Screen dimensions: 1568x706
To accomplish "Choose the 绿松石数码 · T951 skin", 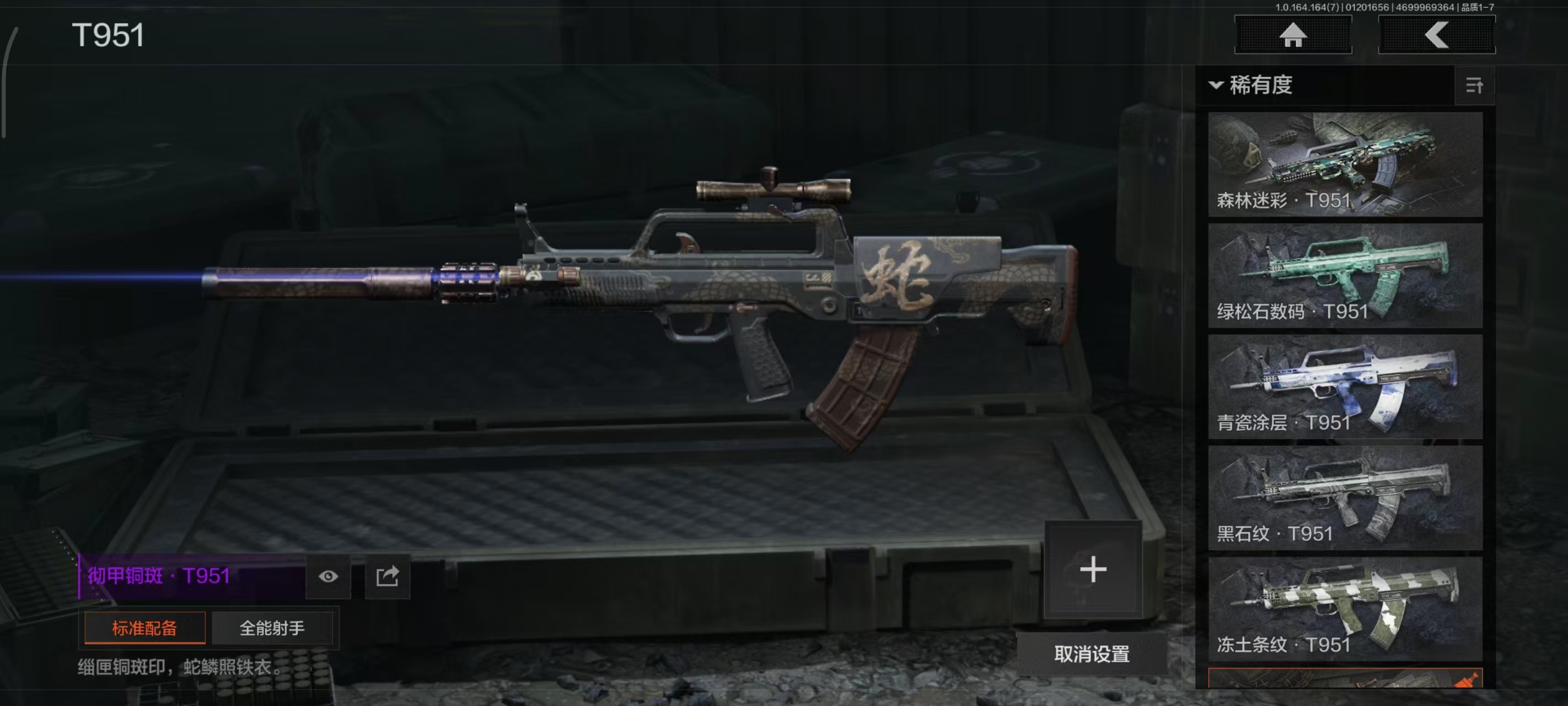I will tap(1345, 275).
